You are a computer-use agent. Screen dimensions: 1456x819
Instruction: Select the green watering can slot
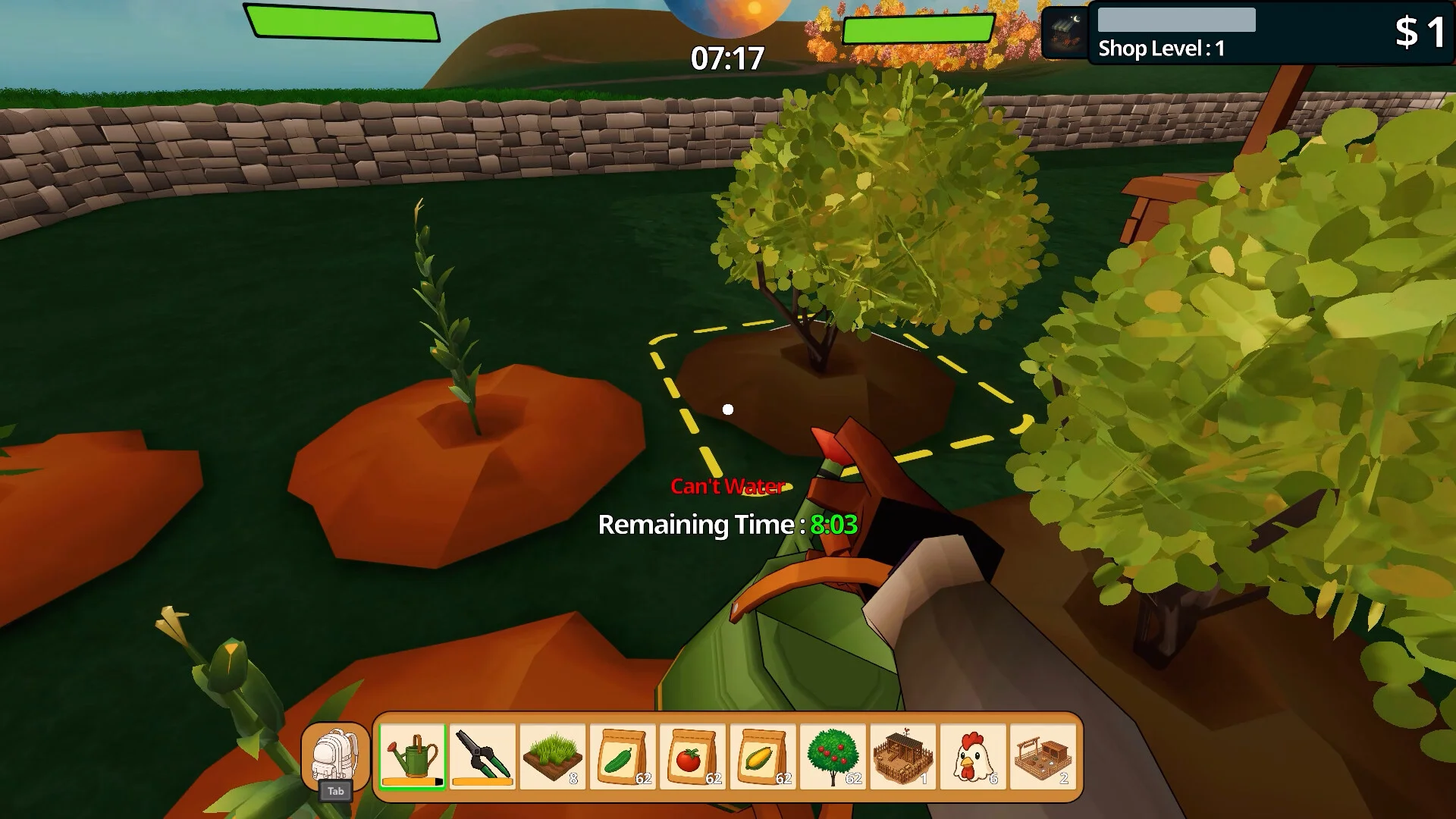pyautogui.click(x=413, y=756)
